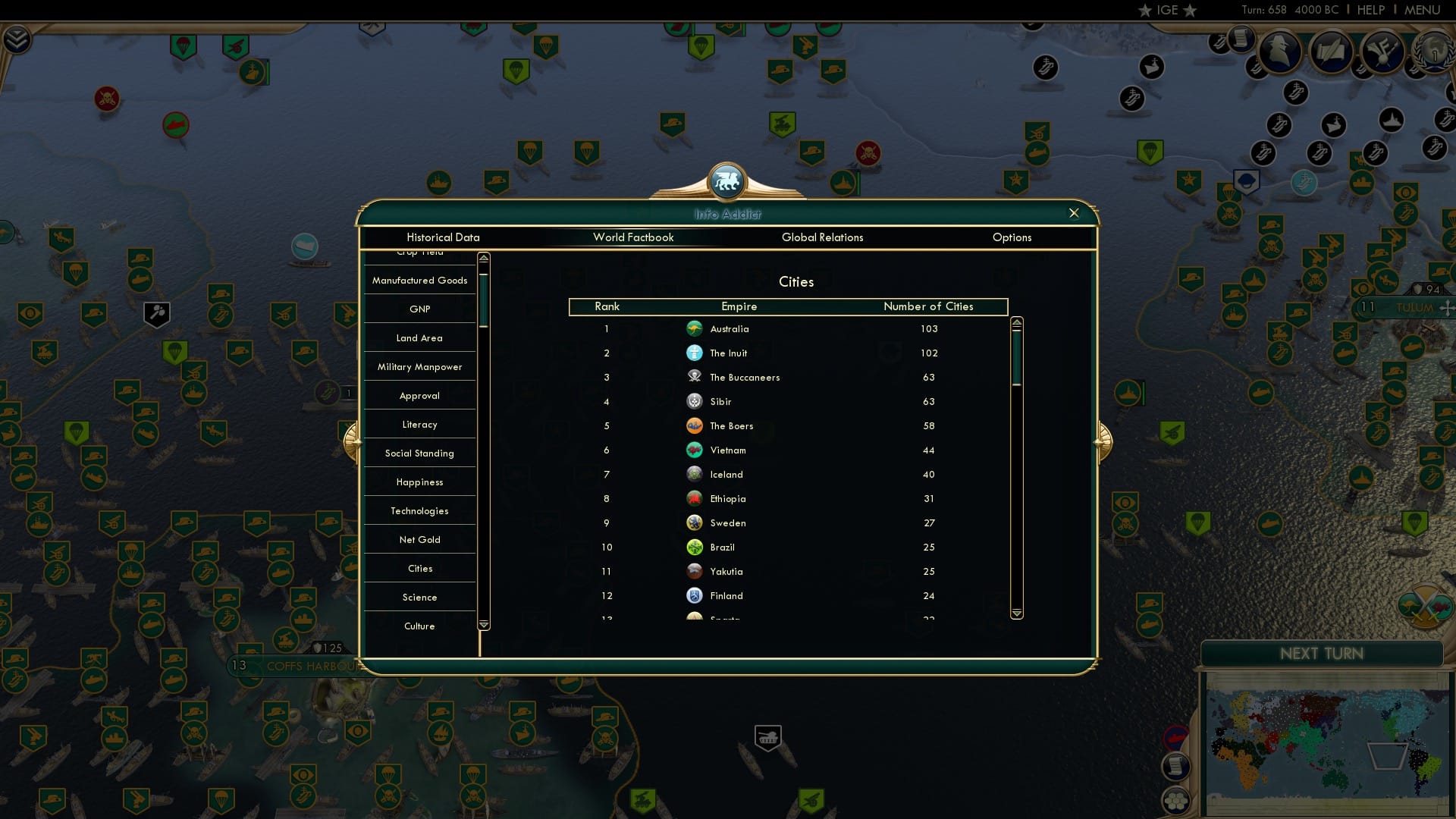The height and width of the screenshot is (819, 1456).
Task: Click the red submarine combat icon left of minimap
Action: point(1176,735)
